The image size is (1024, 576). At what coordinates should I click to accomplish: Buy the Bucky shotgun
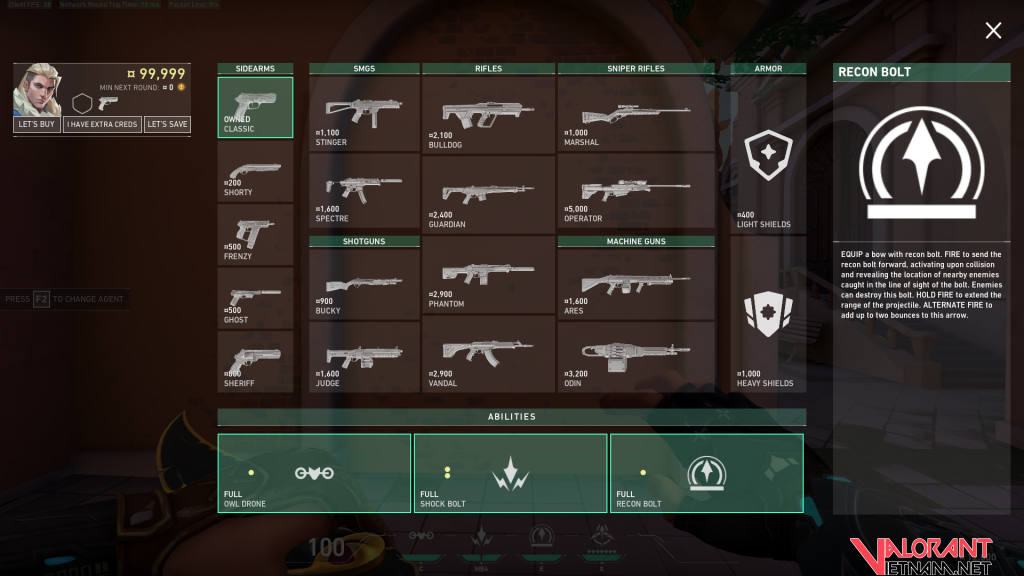point(364,283)
